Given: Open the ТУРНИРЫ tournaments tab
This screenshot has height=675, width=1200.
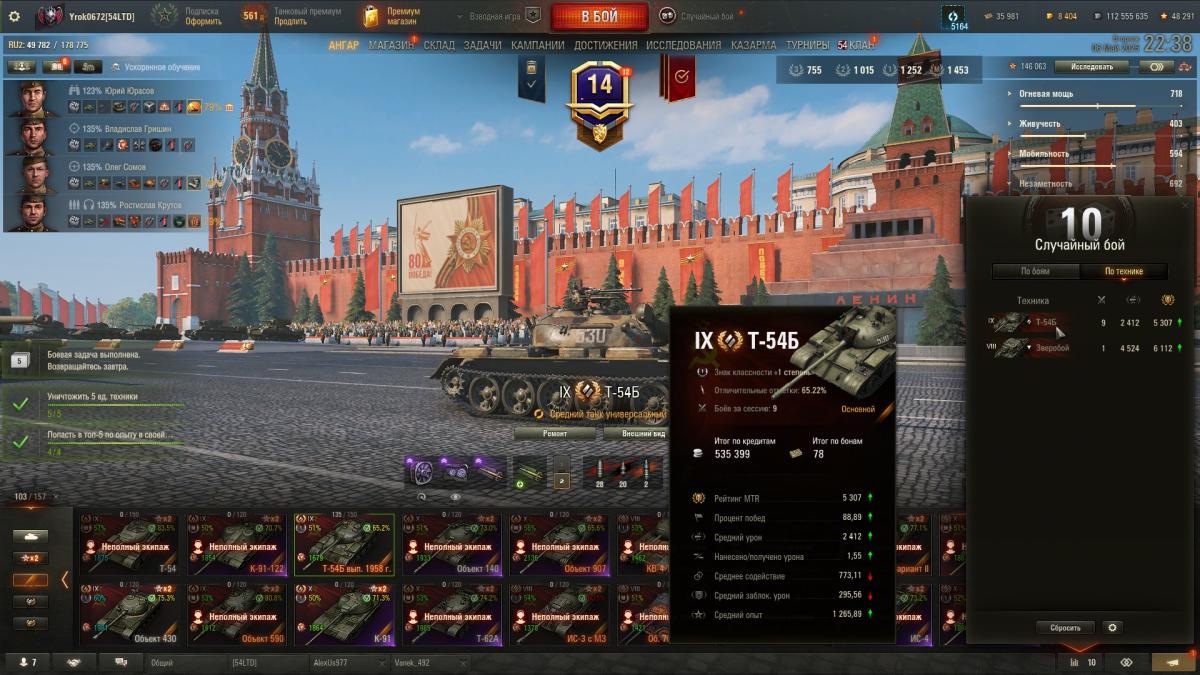Looking at the screenshot, I should (x=807, y=45).
